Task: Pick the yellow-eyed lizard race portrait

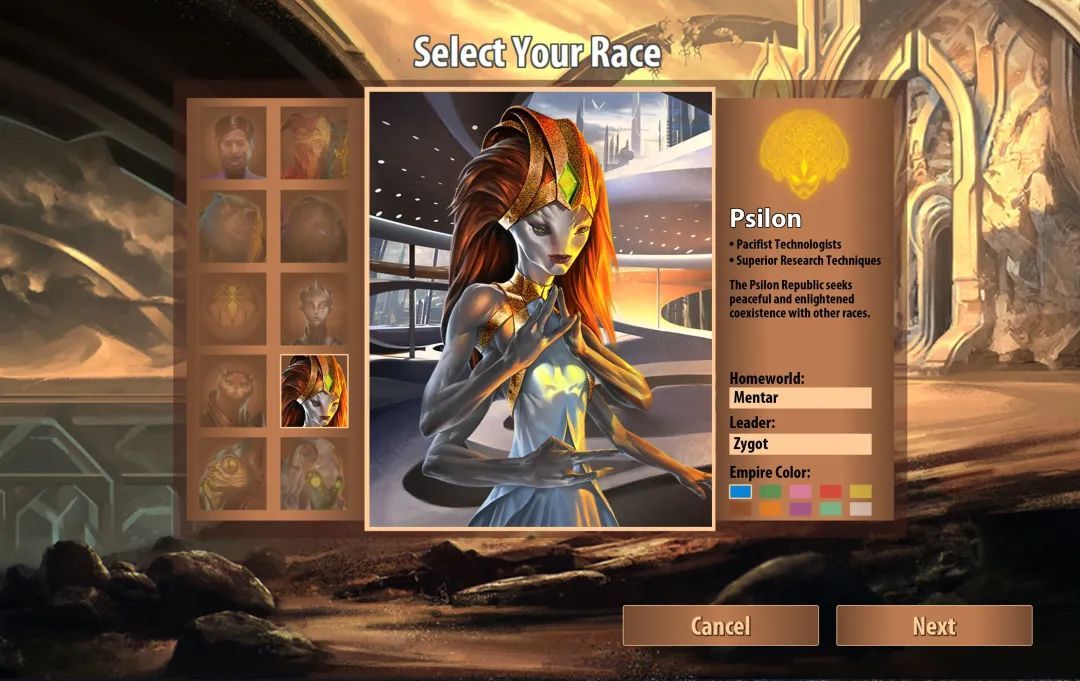Action: [x=232, y=474]
